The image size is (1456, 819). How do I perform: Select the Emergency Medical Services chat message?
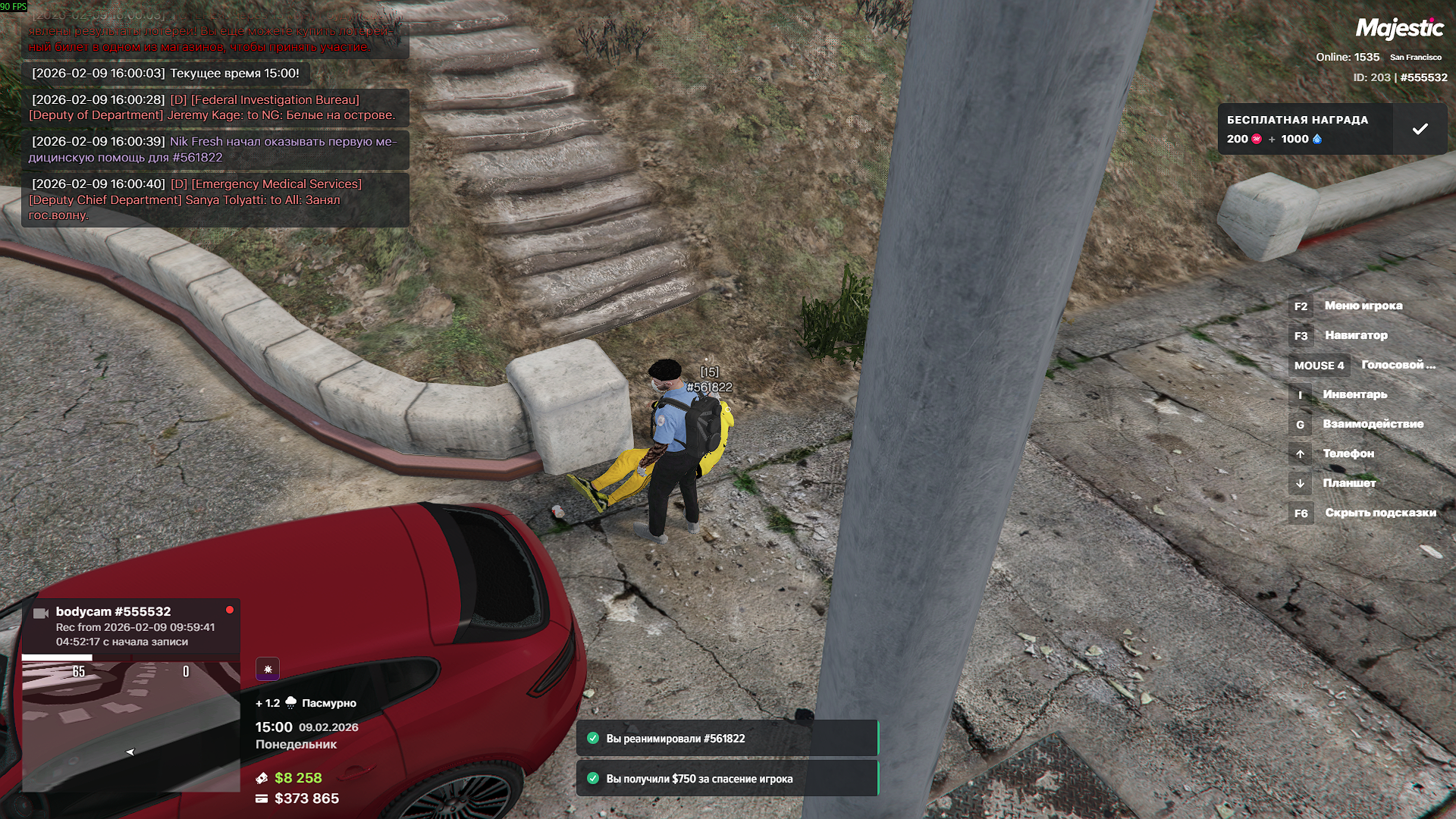(215, 199)
